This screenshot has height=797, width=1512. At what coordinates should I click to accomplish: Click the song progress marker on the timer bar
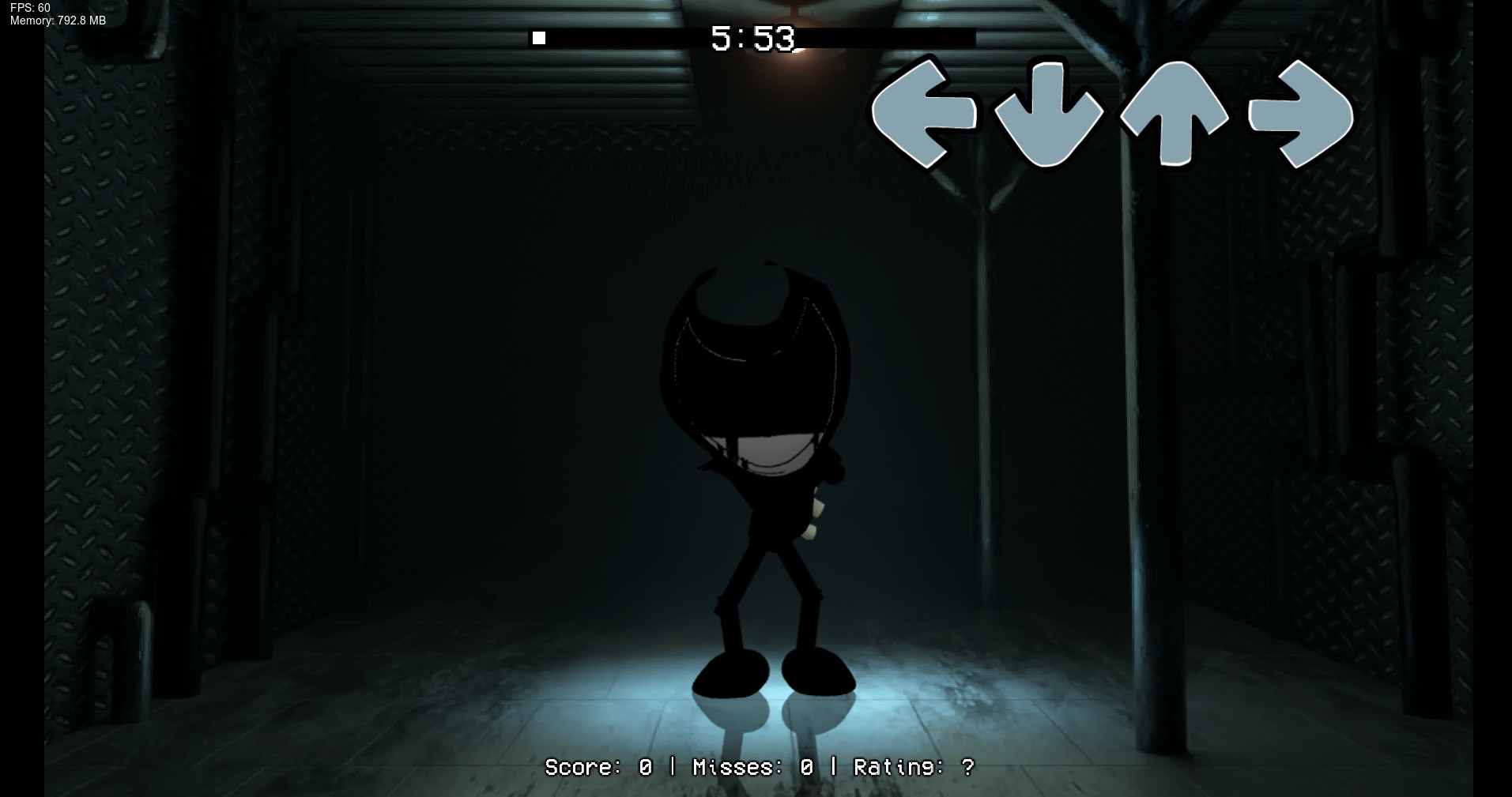coord(540,36)
